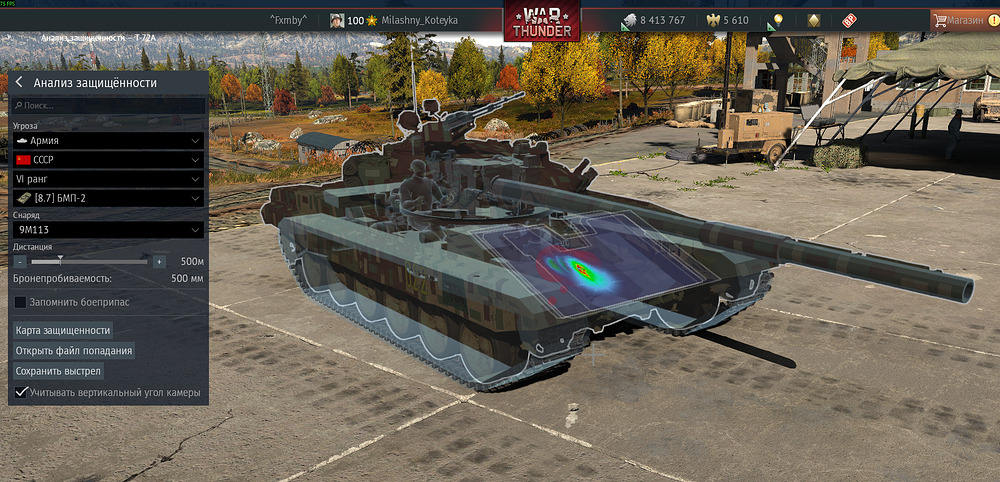Image resolution: width=1000 pixels, height=482 pixels.
Task: Open the 9М113 shell dropdown
Action: click(108, 230)
